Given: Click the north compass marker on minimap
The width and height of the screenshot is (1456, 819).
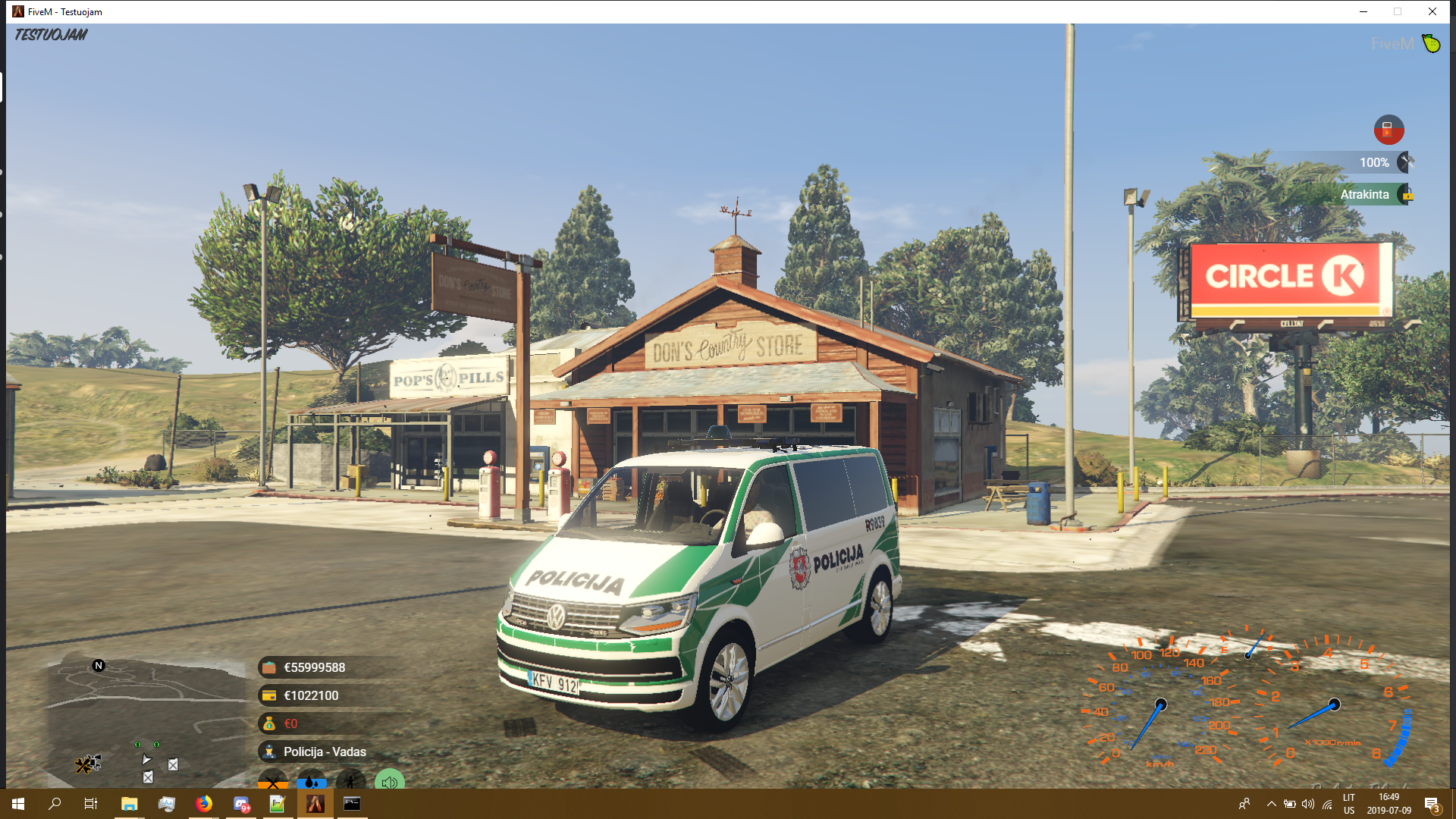Looking at the screenshot, I should tap(99, 666).
